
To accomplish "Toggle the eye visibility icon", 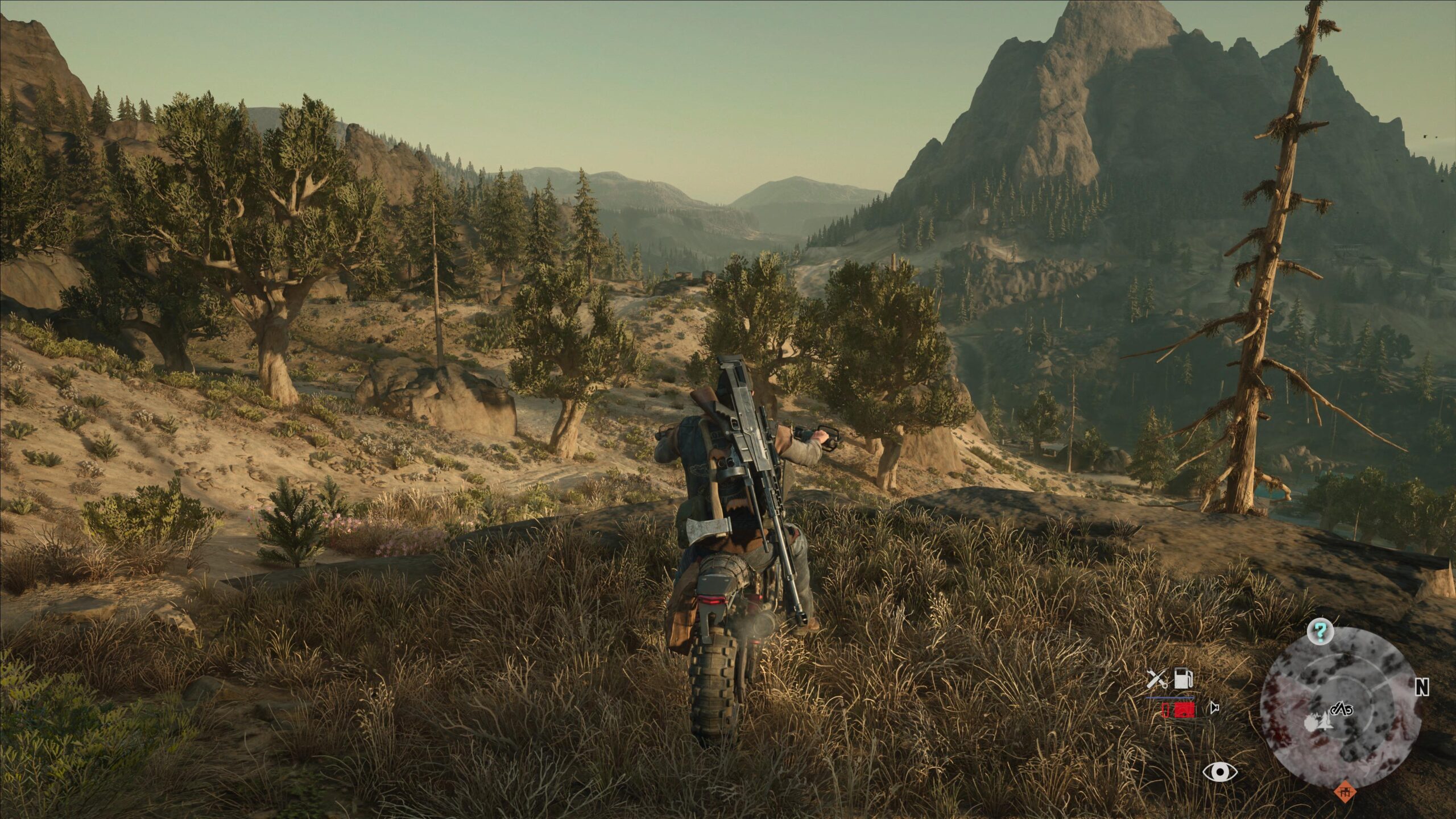I will 1220,772.
